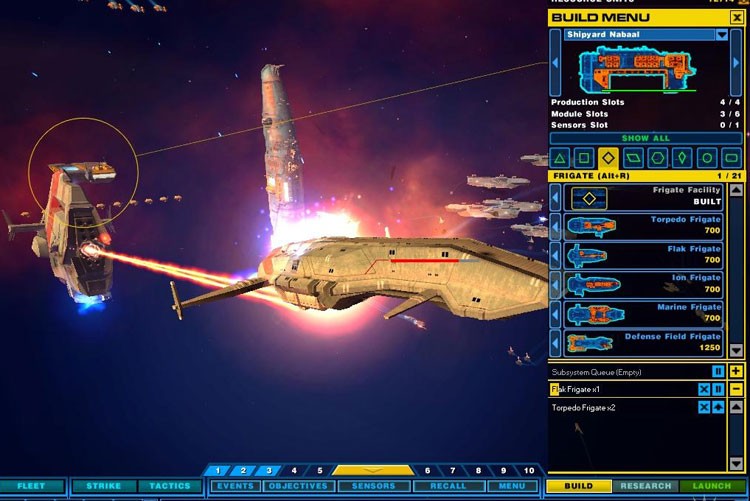Select Ion Frigate from build list
The width and height of the screenshot is (750, 501).
(x=646, y=283)
